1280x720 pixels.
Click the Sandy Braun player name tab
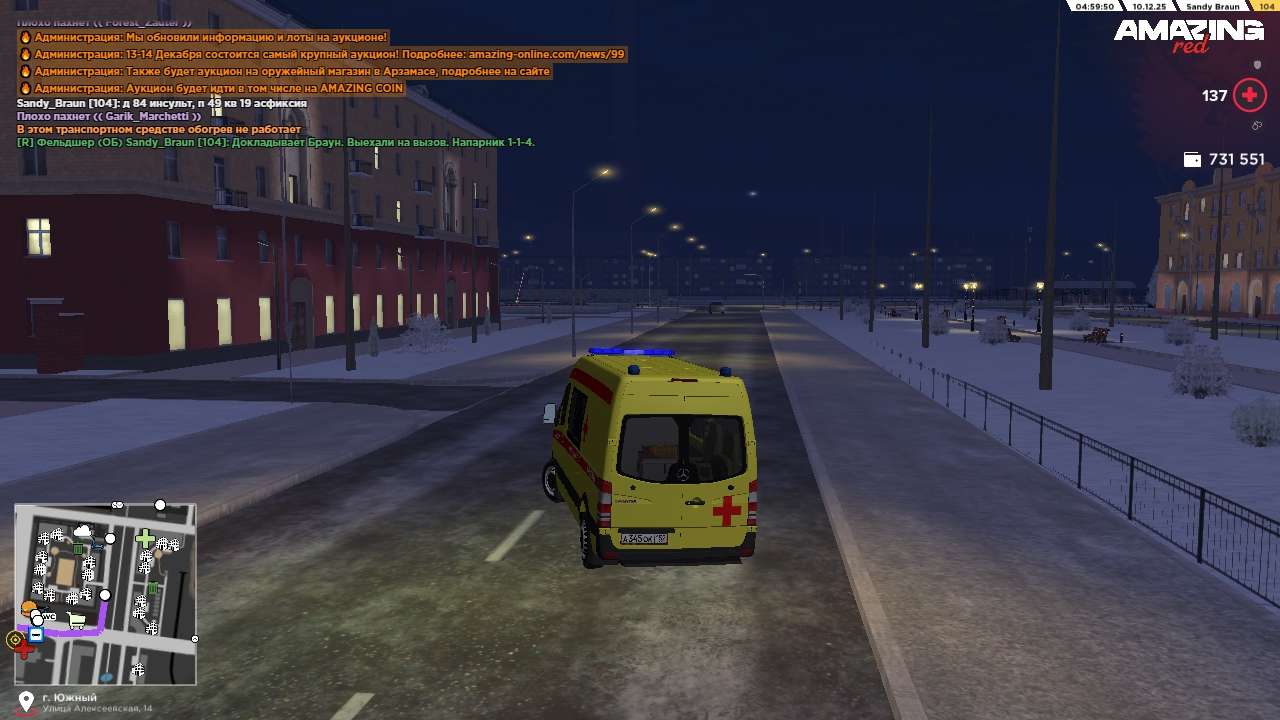[1213, 6]
